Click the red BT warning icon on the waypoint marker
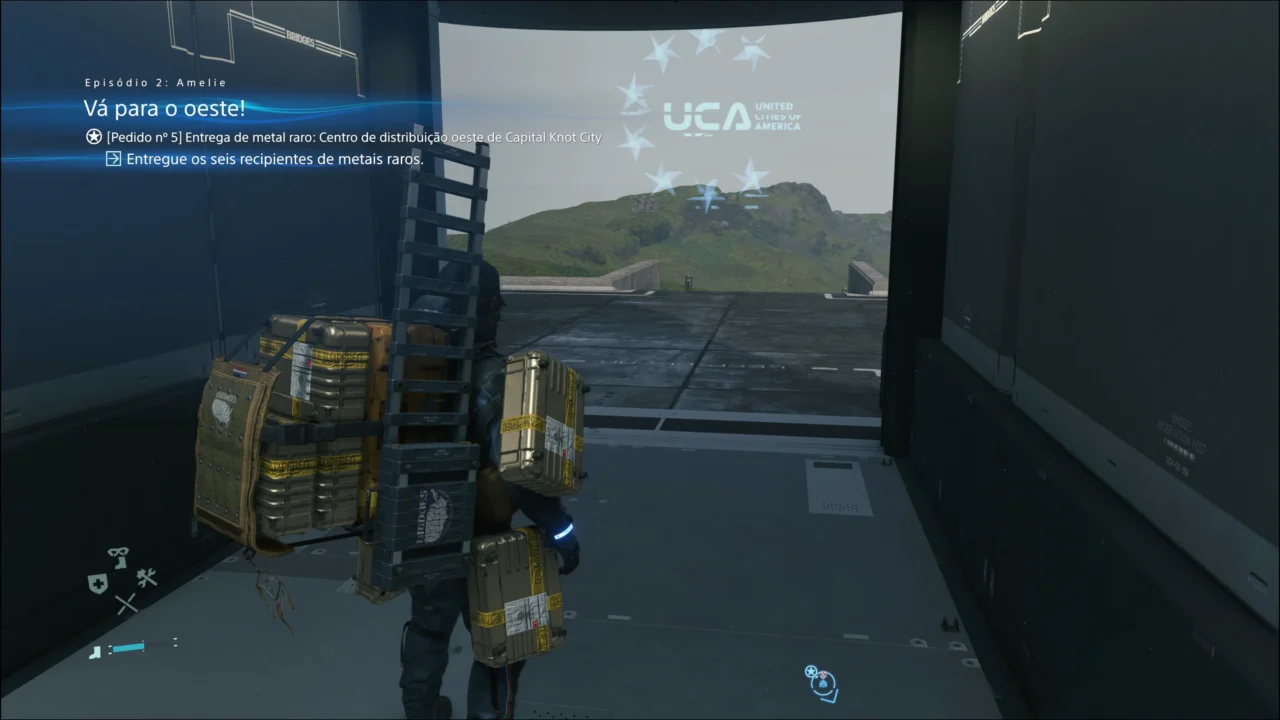 pos(823,674)
